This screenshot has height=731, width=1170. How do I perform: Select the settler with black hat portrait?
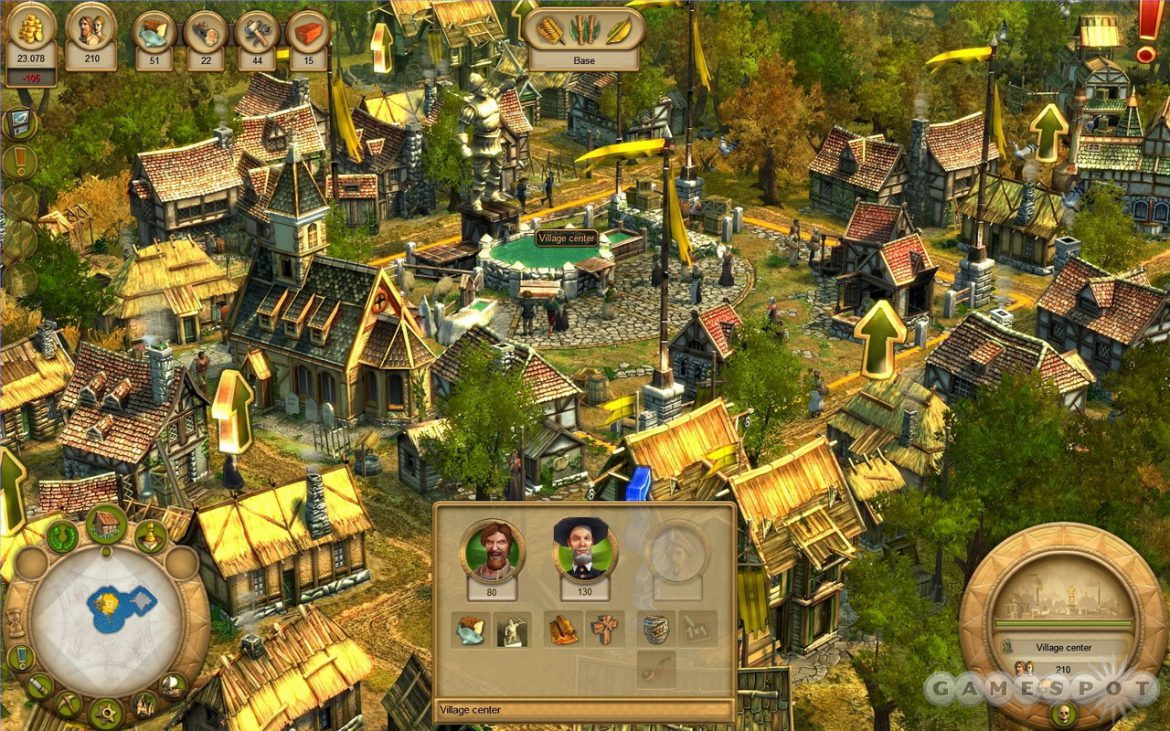584,549
